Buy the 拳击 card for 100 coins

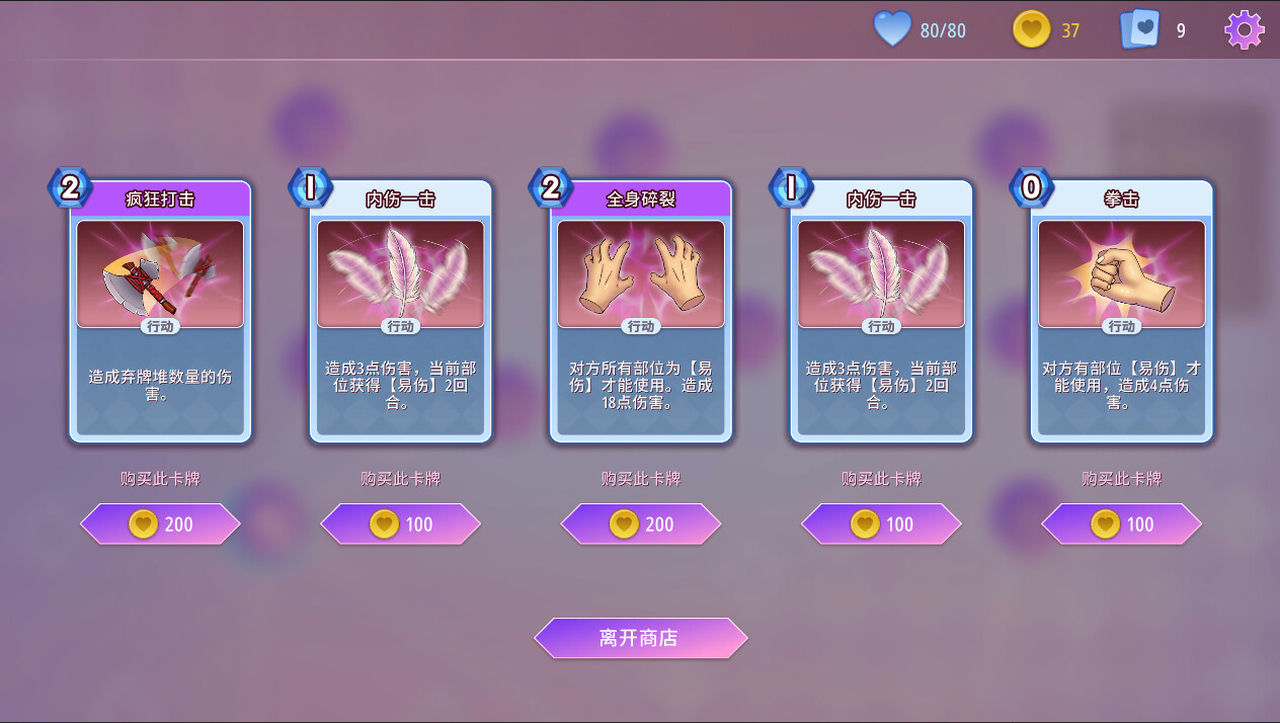1122,524
